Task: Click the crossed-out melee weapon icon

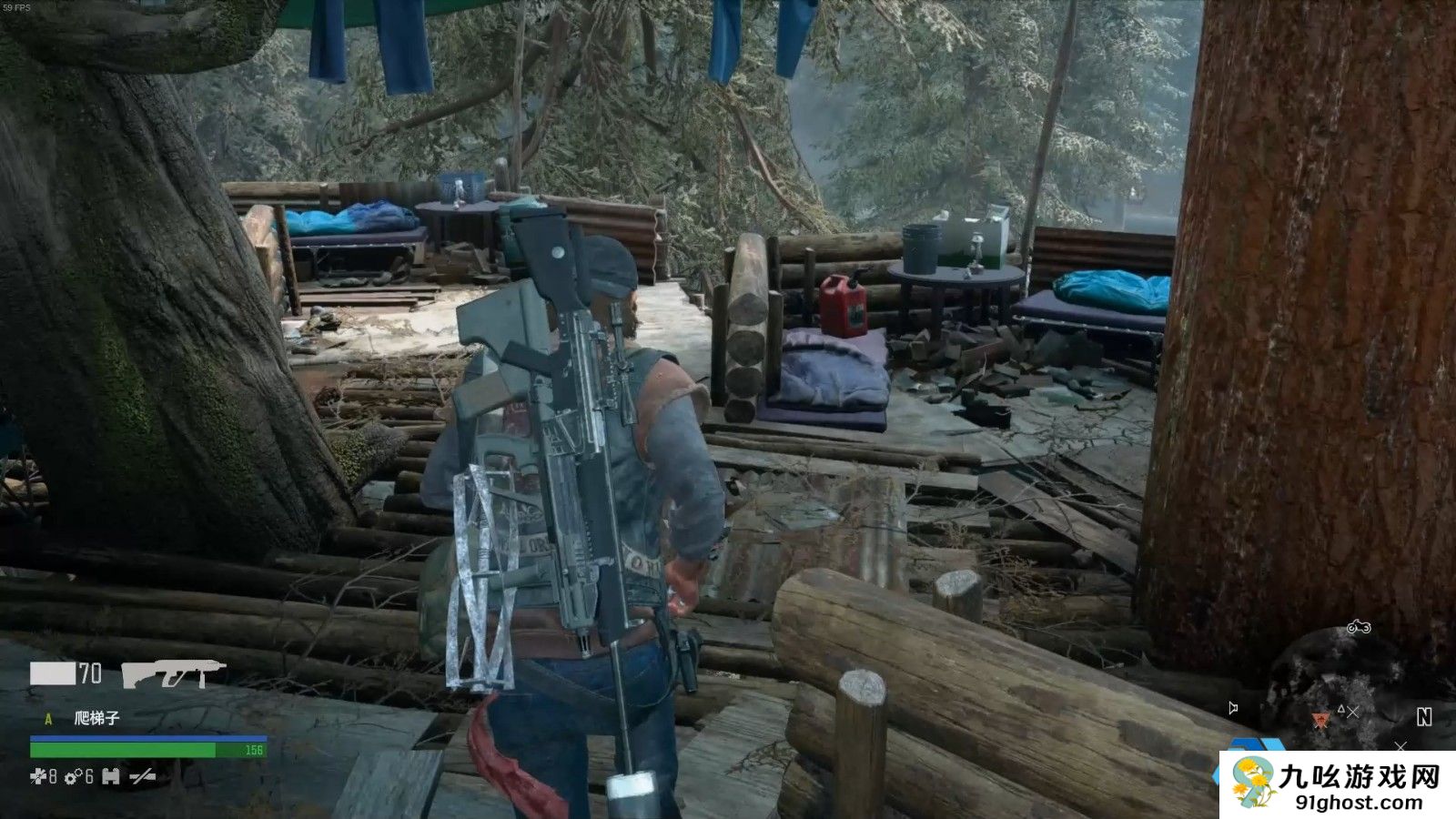Action: [142, 776]
